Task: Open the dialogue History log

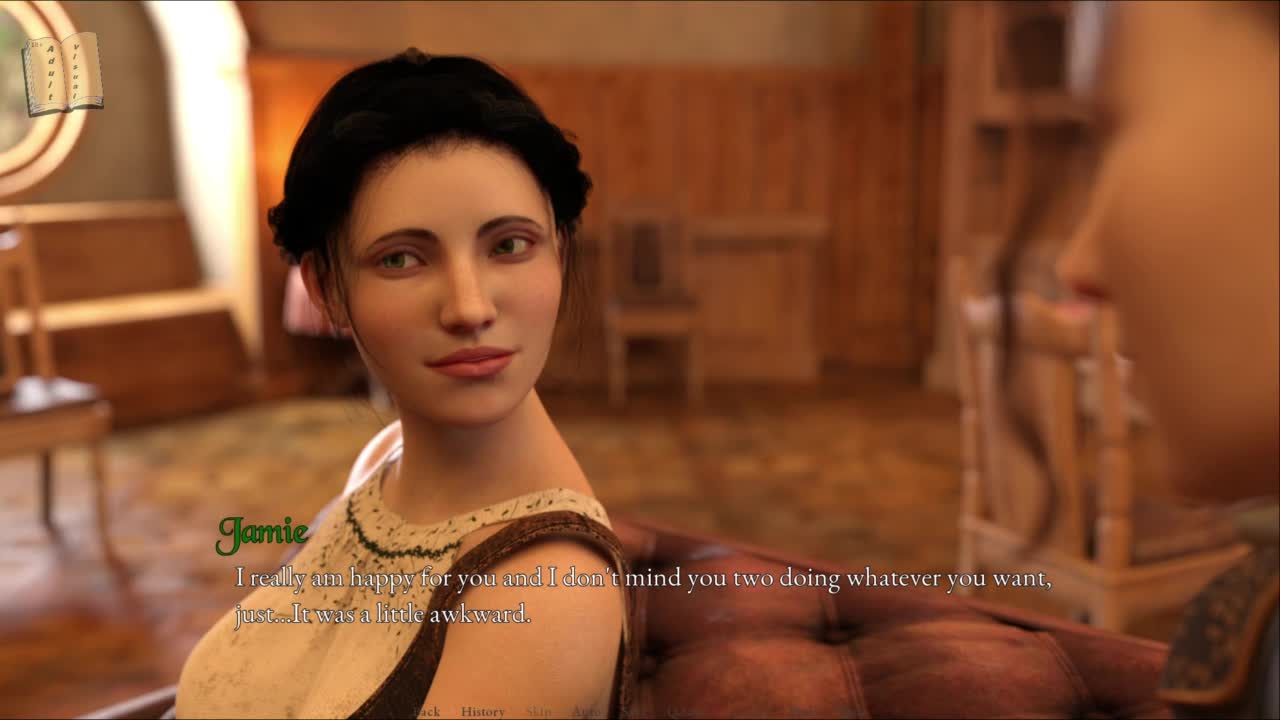Action: [483, 711]
